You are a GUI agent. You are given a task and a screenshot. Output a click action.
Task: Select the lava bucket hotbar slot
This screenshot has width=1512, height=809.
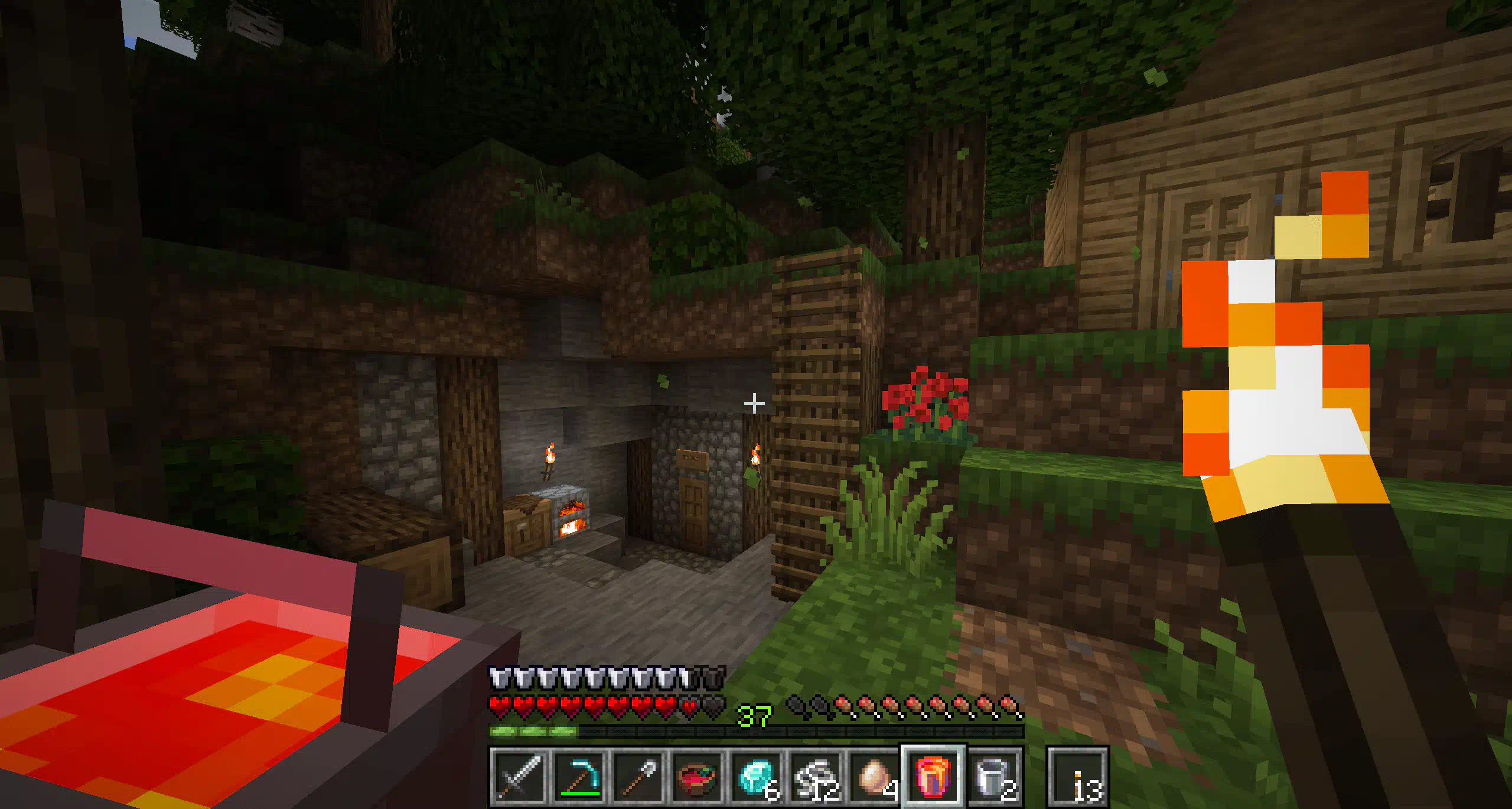tap(933, 776)
